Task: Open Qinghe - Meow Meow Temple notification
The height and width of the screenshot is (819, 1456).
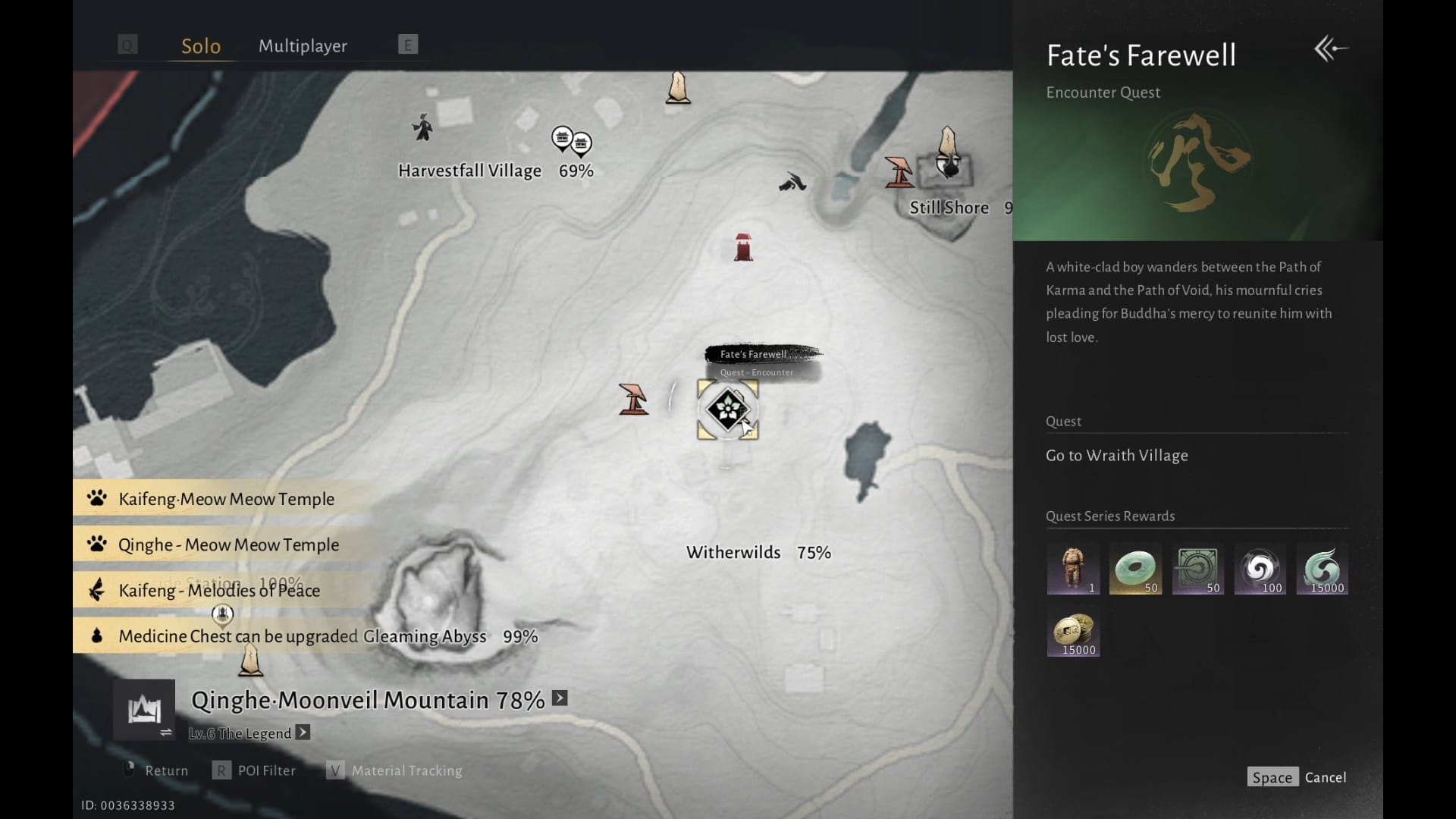Action: 228,544
